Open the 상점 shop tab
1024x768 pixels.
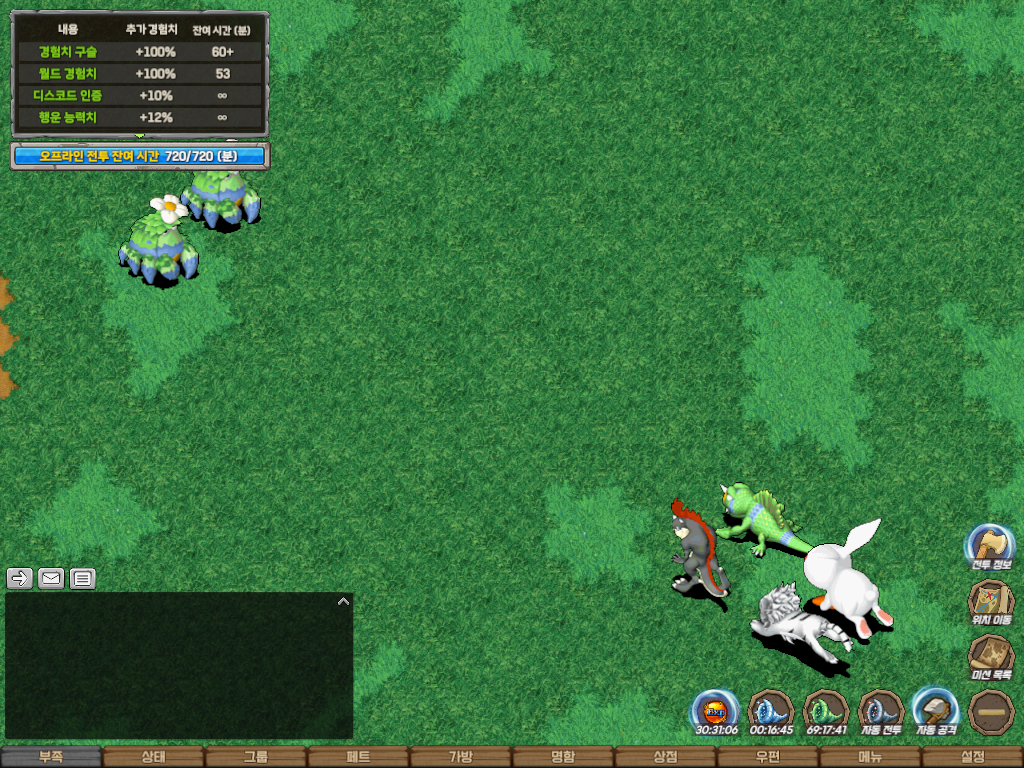pos(665,757)
